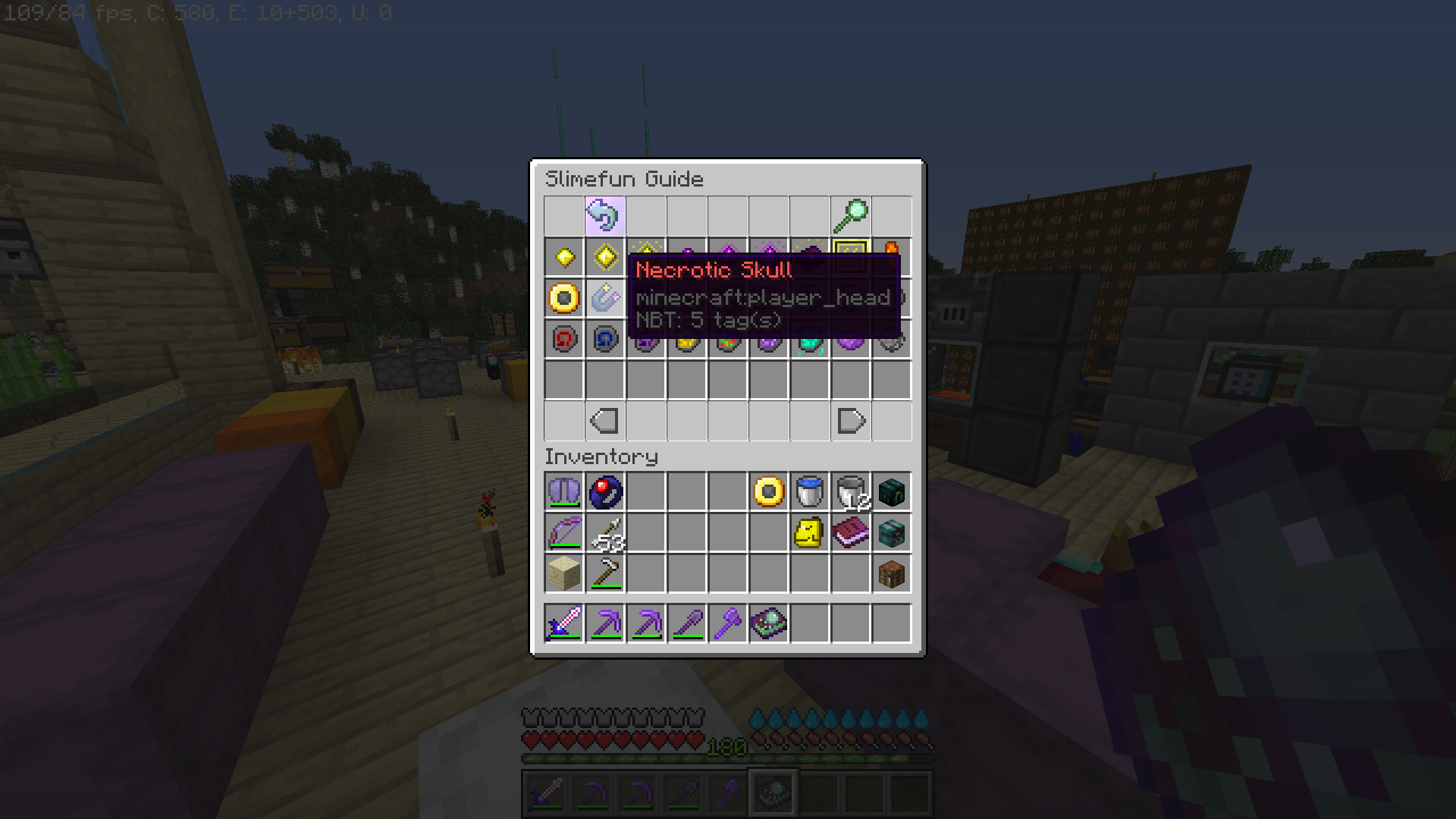Select the golden helmet in the inventory
Image resolution: width=1456 pixels, height=819 pixels.
coord(810,533)
